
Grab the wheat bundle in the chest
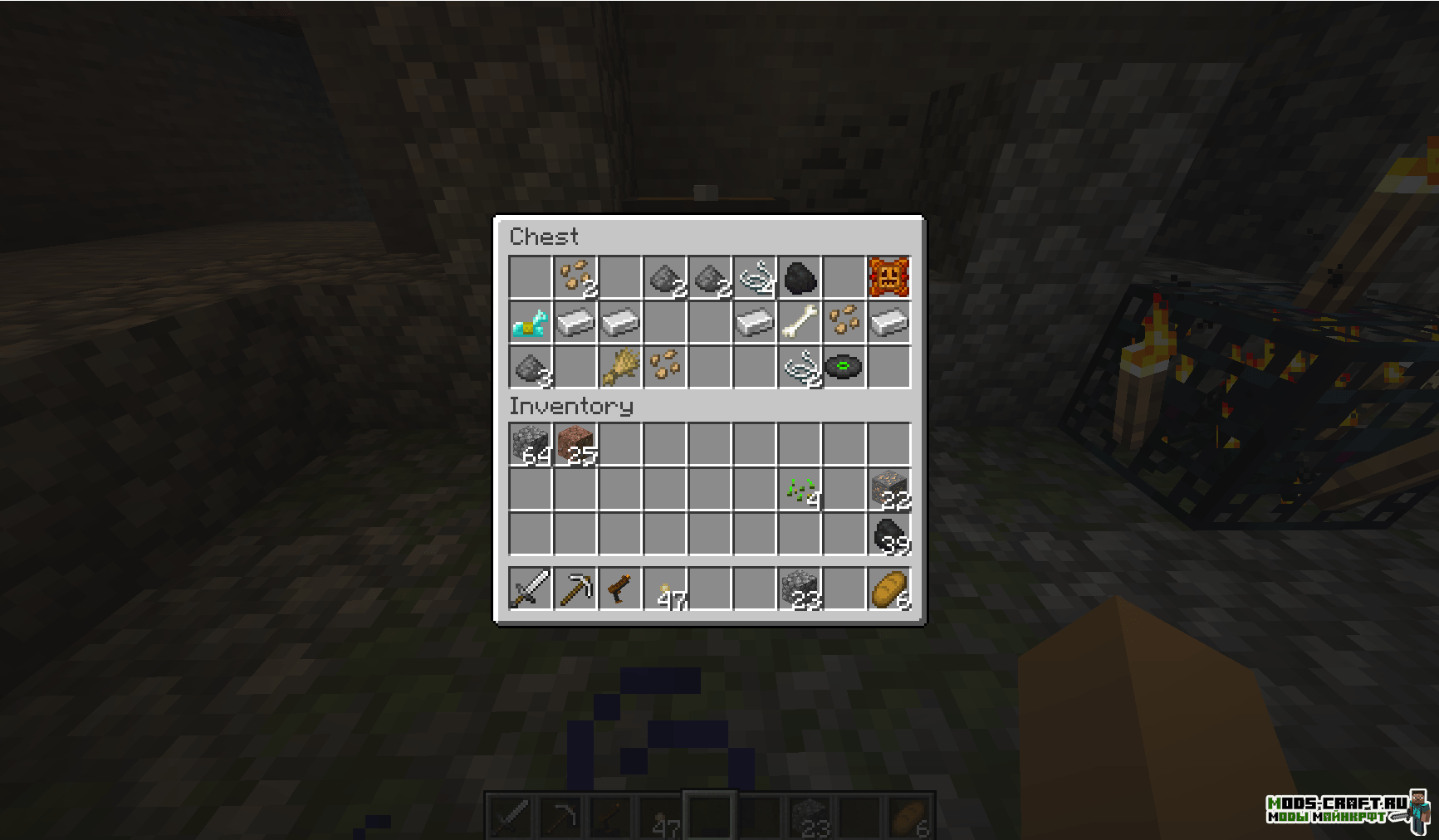[x=620, y=367]
